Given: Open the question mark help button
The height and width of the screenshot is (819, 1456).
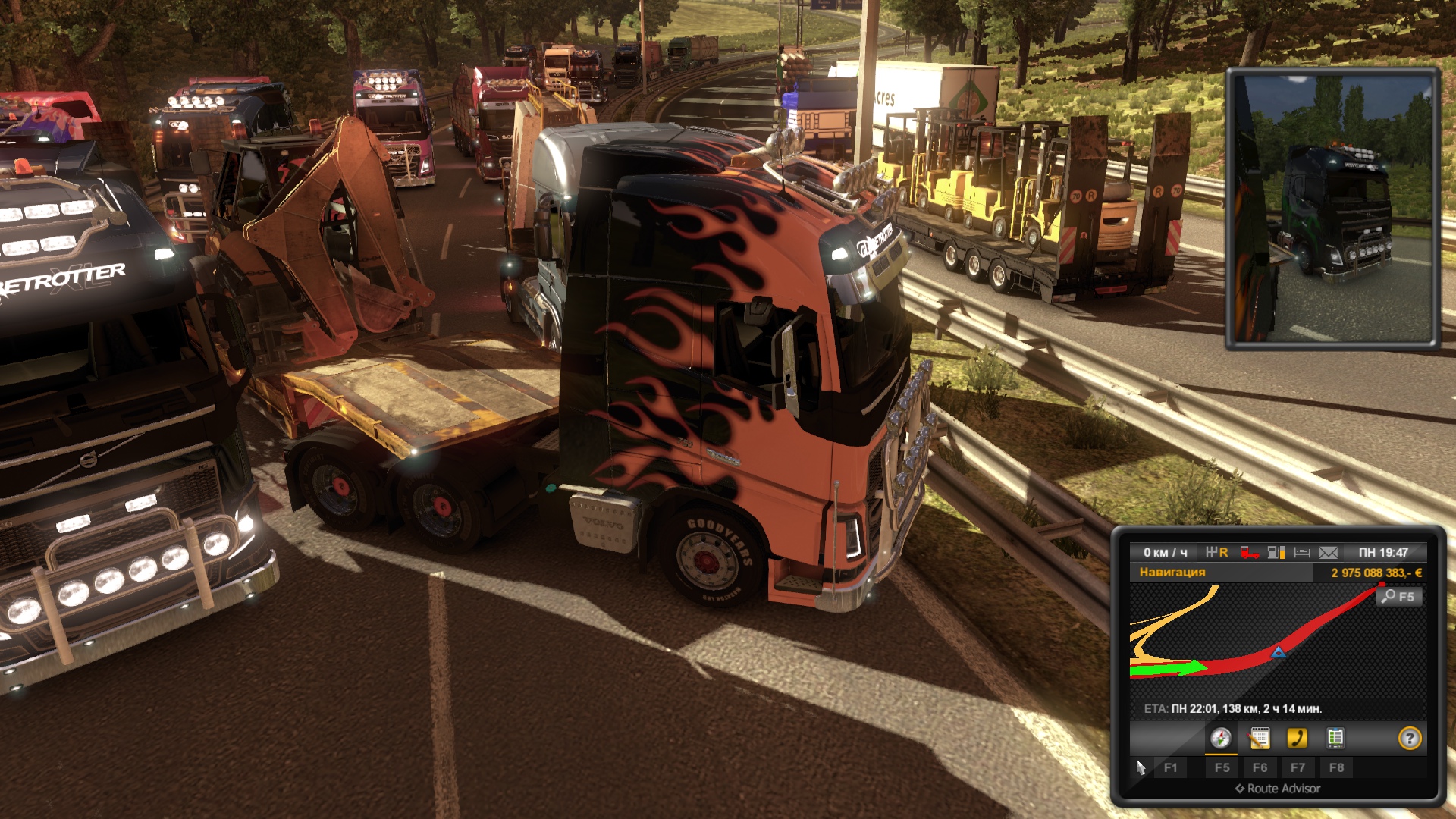Looking at the screenshot, I should (1409, 738).
